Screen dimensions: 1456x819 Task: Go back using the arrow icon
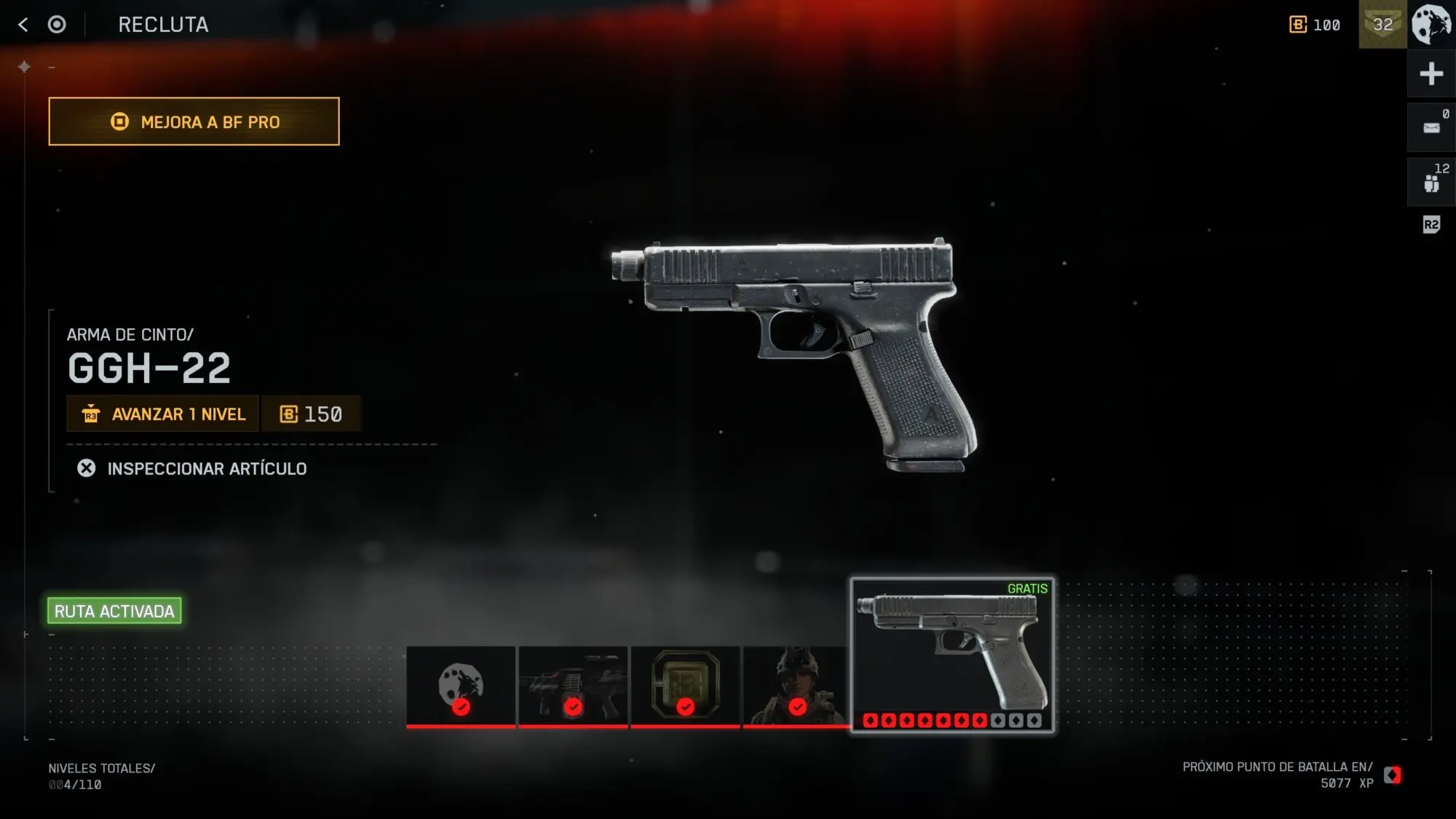click(23, 25)
